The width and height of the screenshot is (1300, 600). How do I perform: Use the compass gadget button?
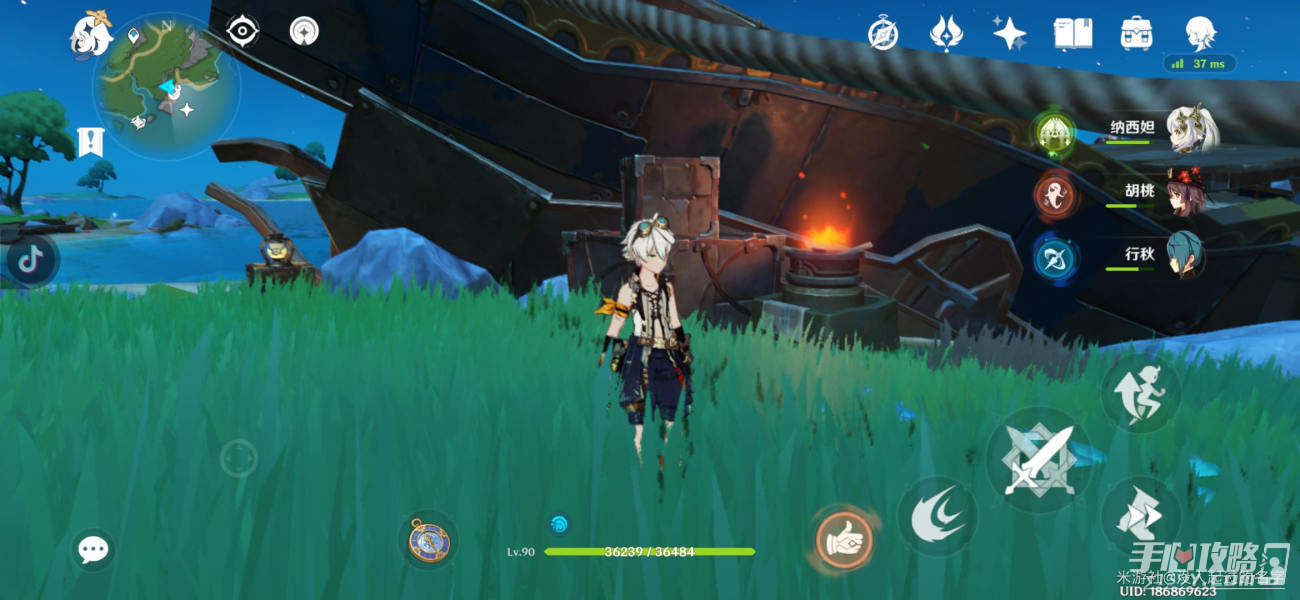(429, 540)
